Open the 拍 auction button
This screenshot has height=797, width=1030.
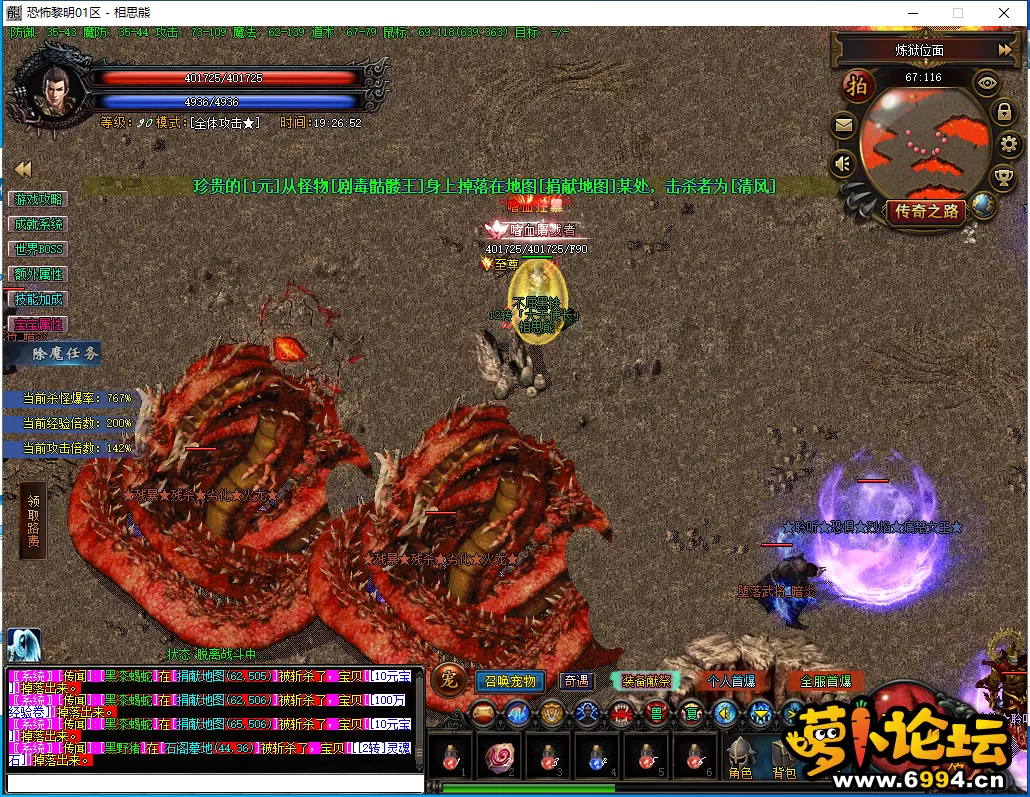click(x=857, y=84)
